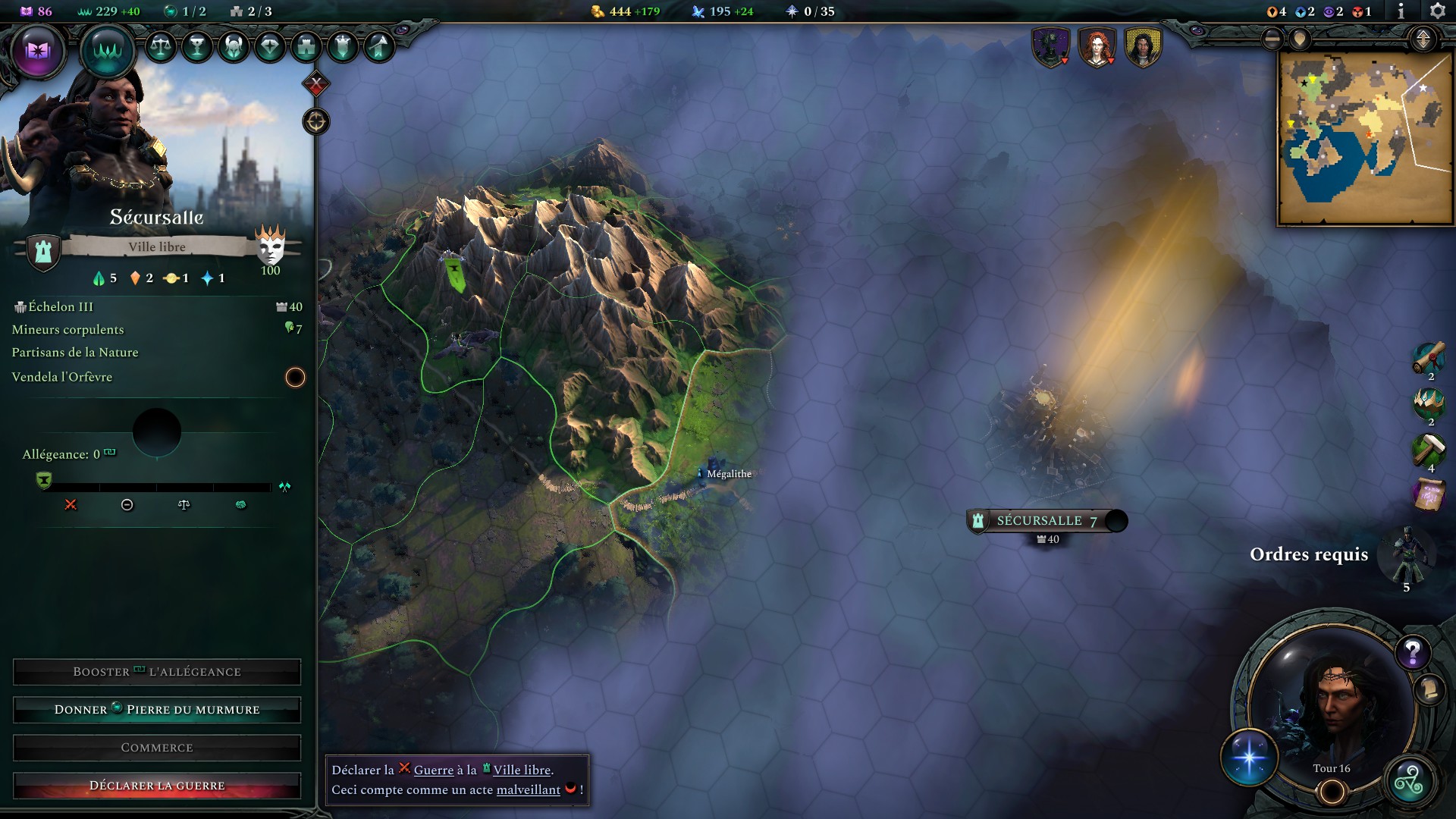Click the diamond empire development icon
The width and height of the screenshot is (1456, 819).
coord(269,47)
